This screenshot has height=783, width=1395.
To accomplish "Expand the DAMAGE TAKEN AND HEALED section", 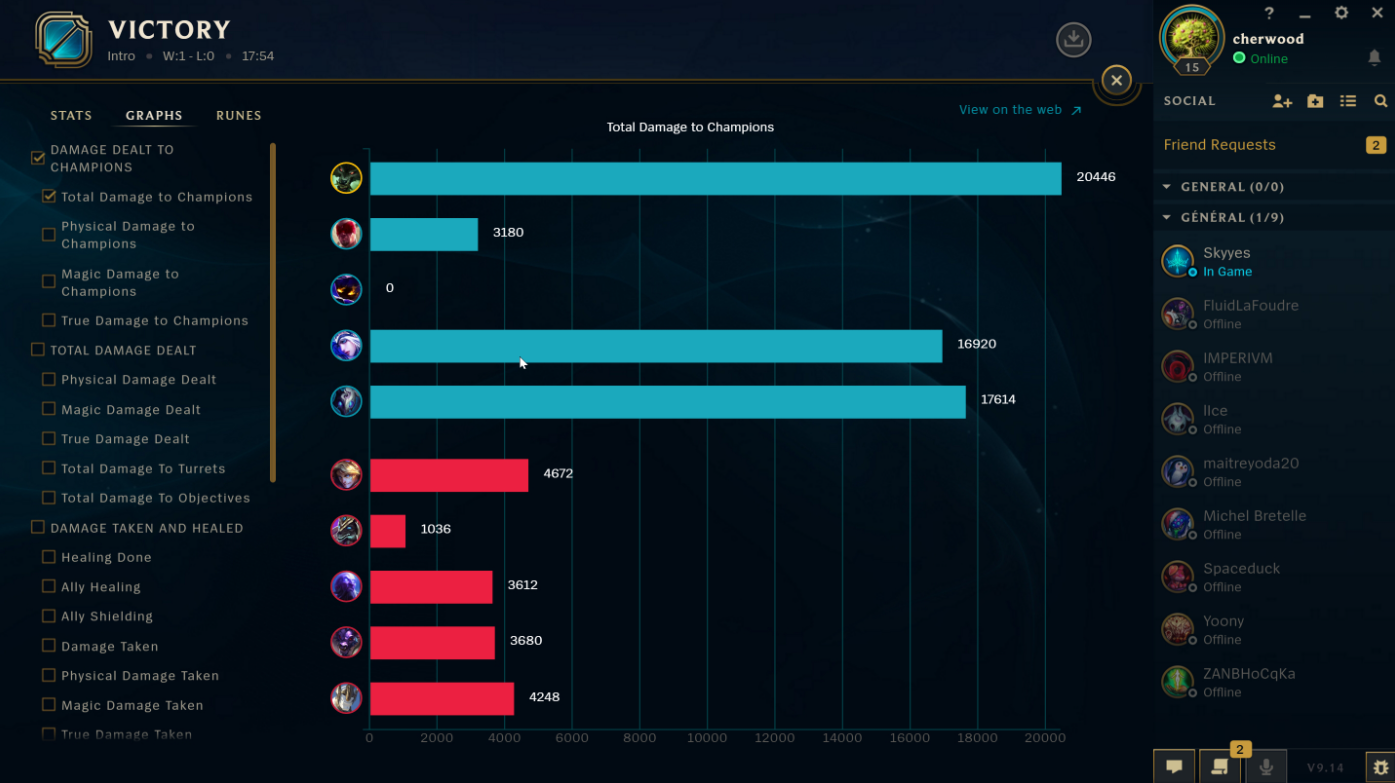I will coord(37,528).
